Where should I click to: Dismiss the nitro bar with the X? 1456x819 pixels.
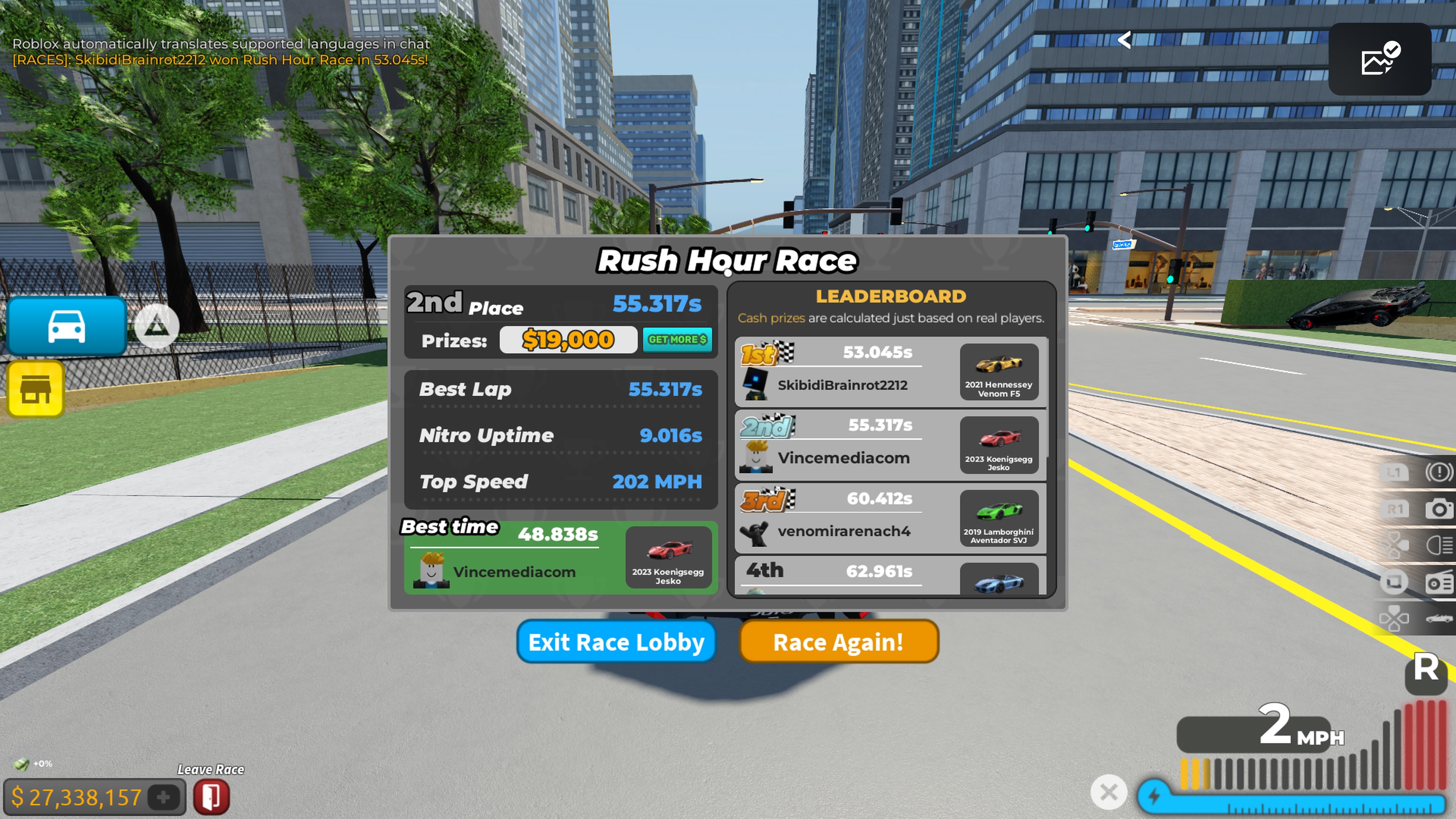(x=1108, y=792)
